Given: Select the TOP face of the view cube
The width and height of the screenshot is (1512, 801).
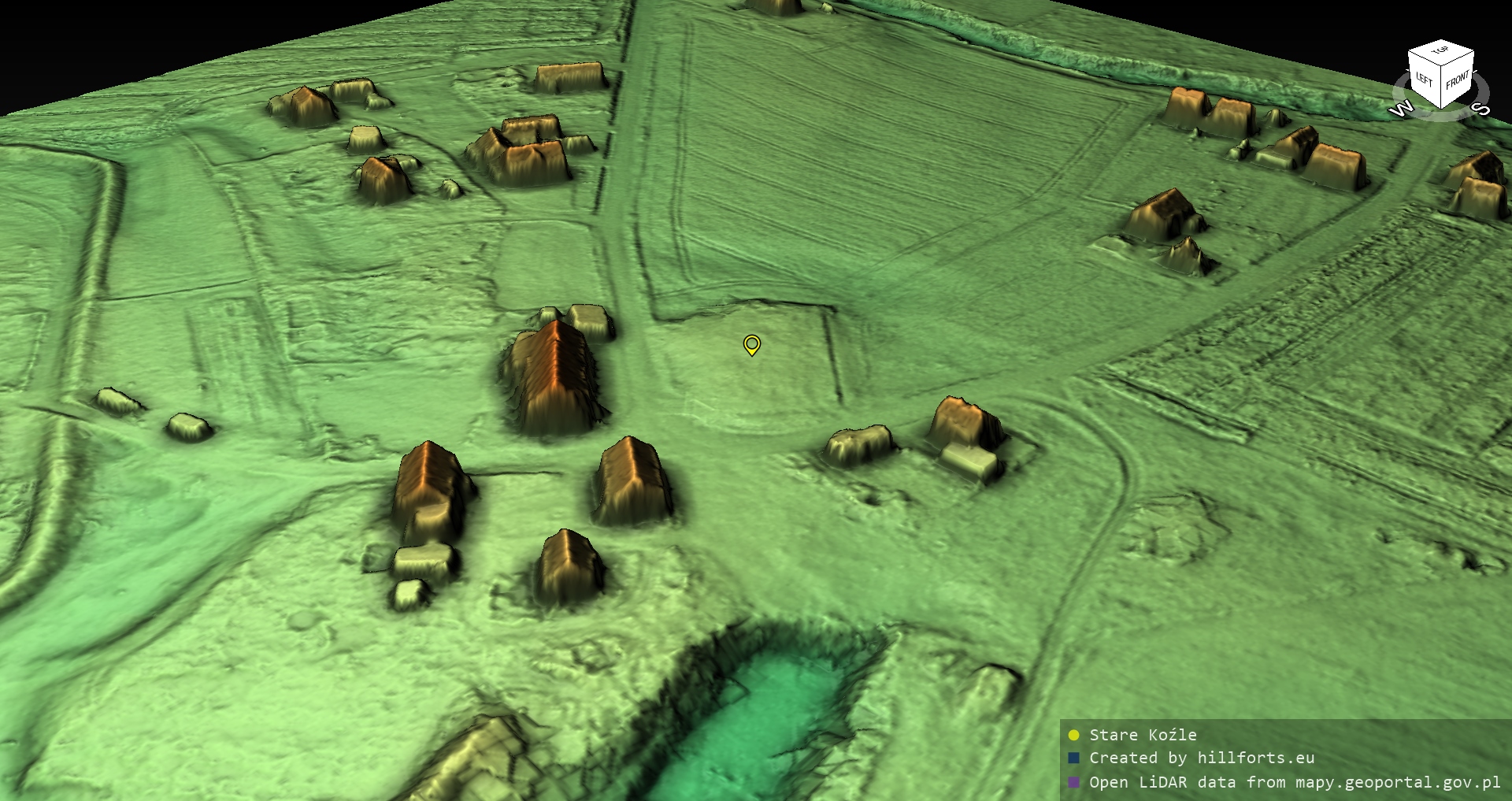Looking at the screenshot, I should click(x=1440, y=51).
